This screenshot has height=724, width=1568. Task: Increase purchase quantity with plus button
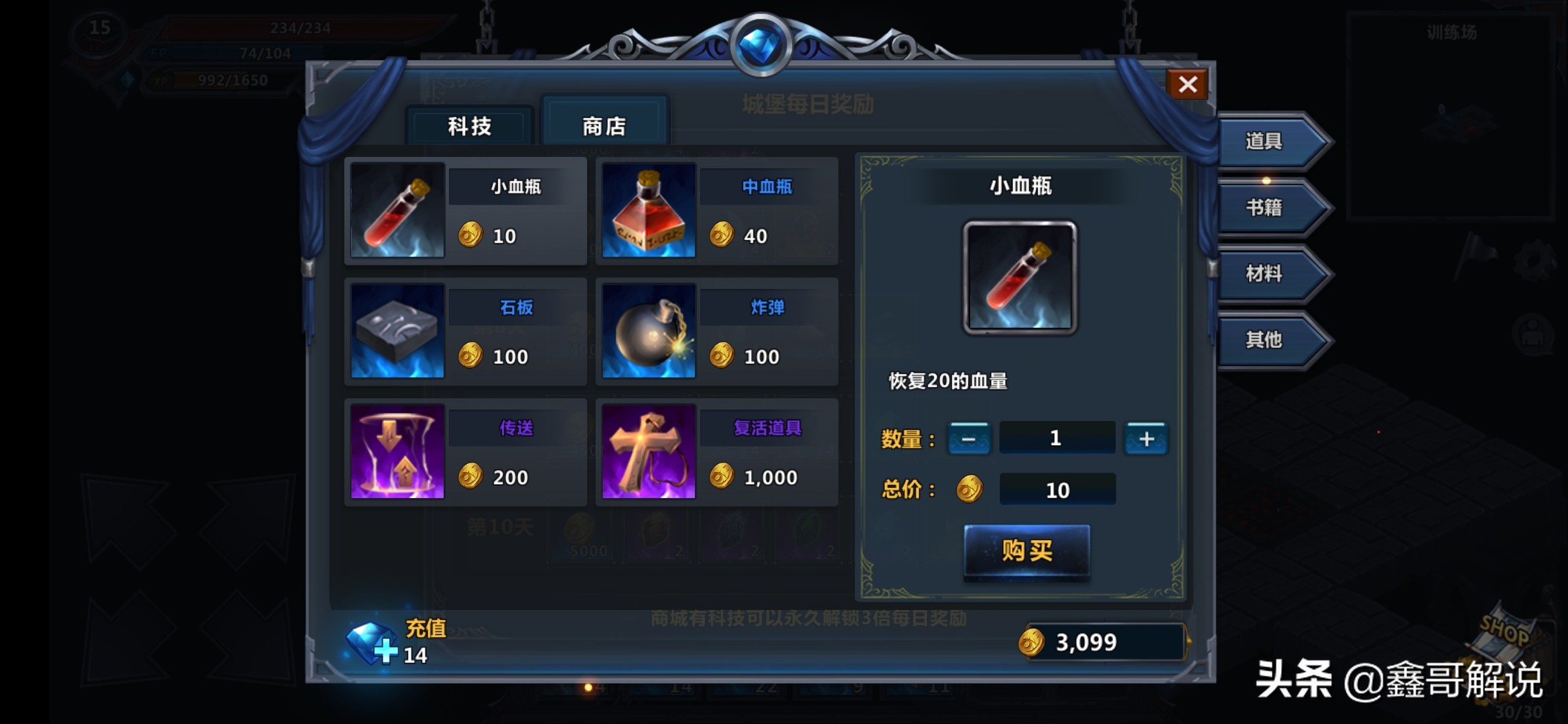tap(1146, 439)
